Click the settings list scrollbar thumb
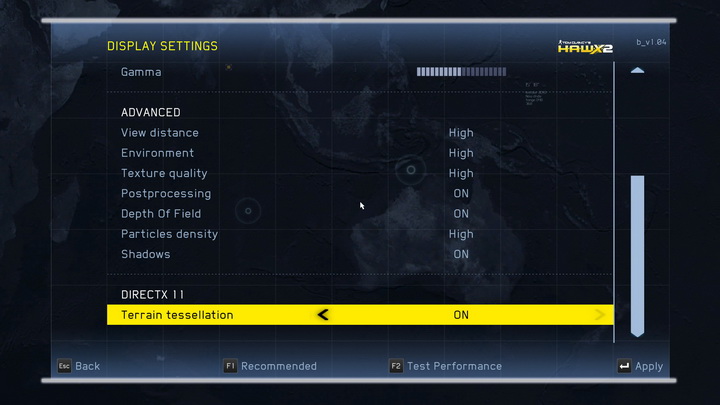Viewport: 720px width, 405px height. click(637, 250)
